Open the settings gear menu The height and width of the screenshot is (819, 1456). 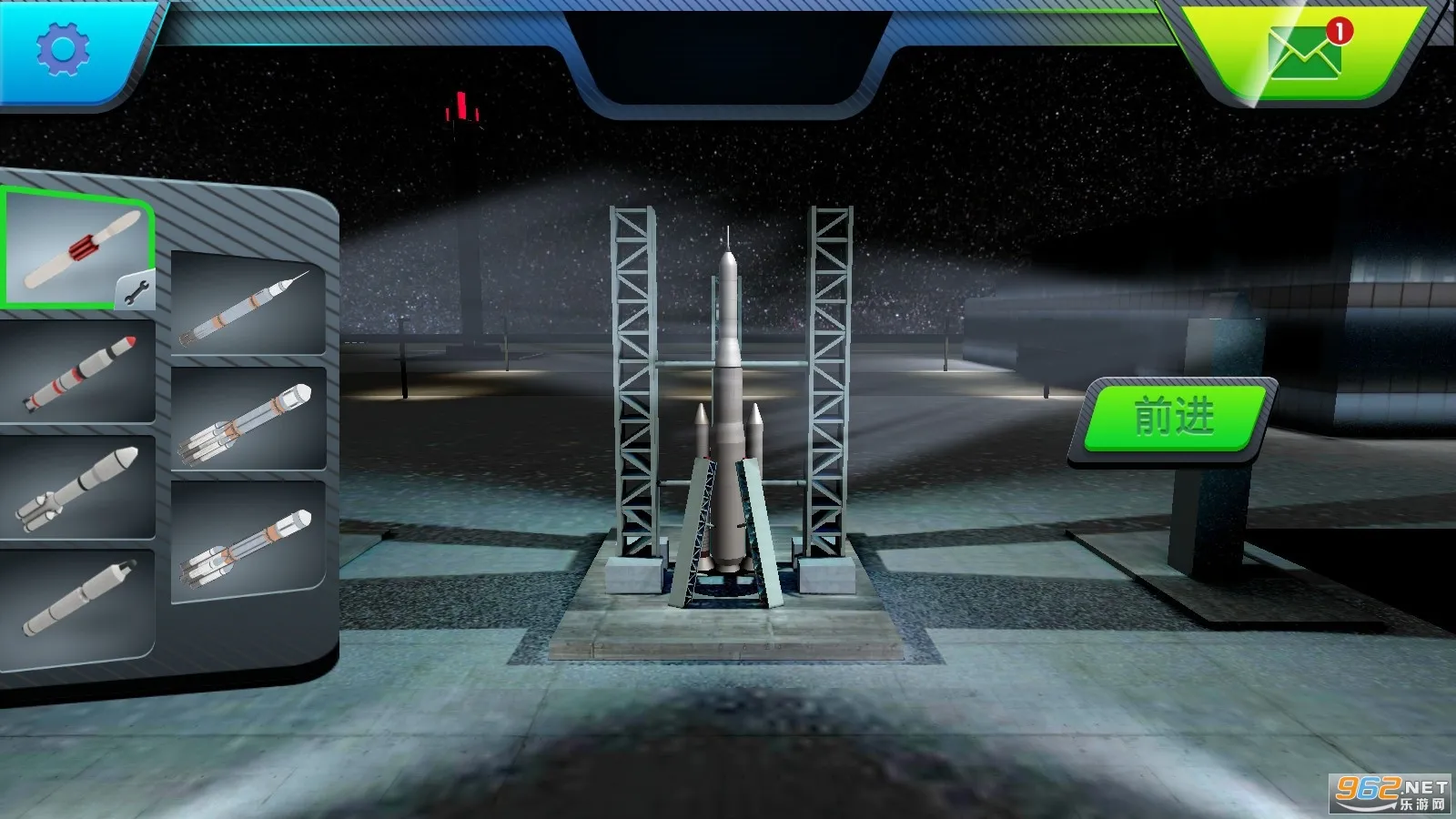click(x=62, y=49)
